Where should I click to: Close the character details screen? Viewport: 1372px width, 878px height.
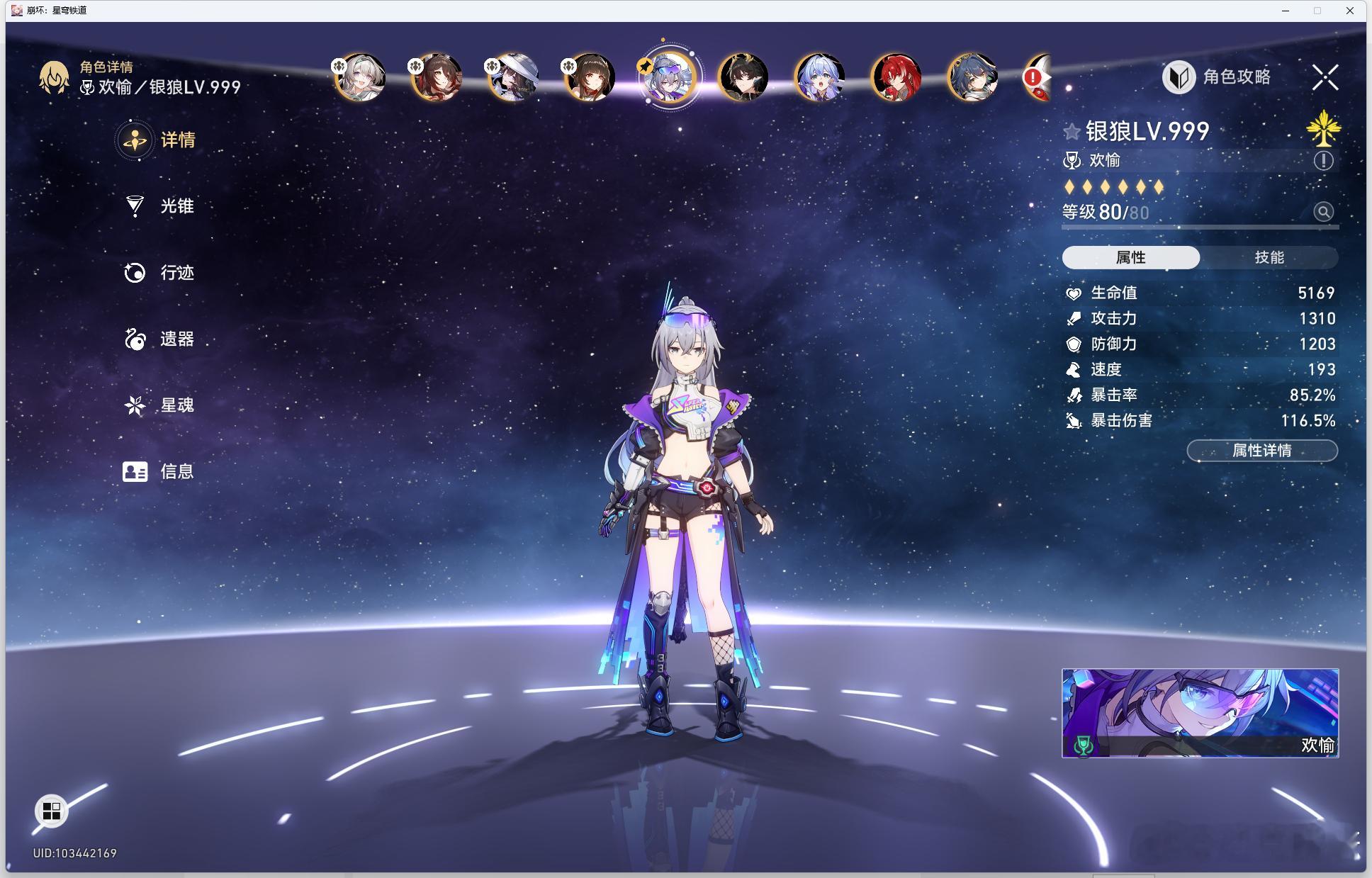pos(1325,77)
